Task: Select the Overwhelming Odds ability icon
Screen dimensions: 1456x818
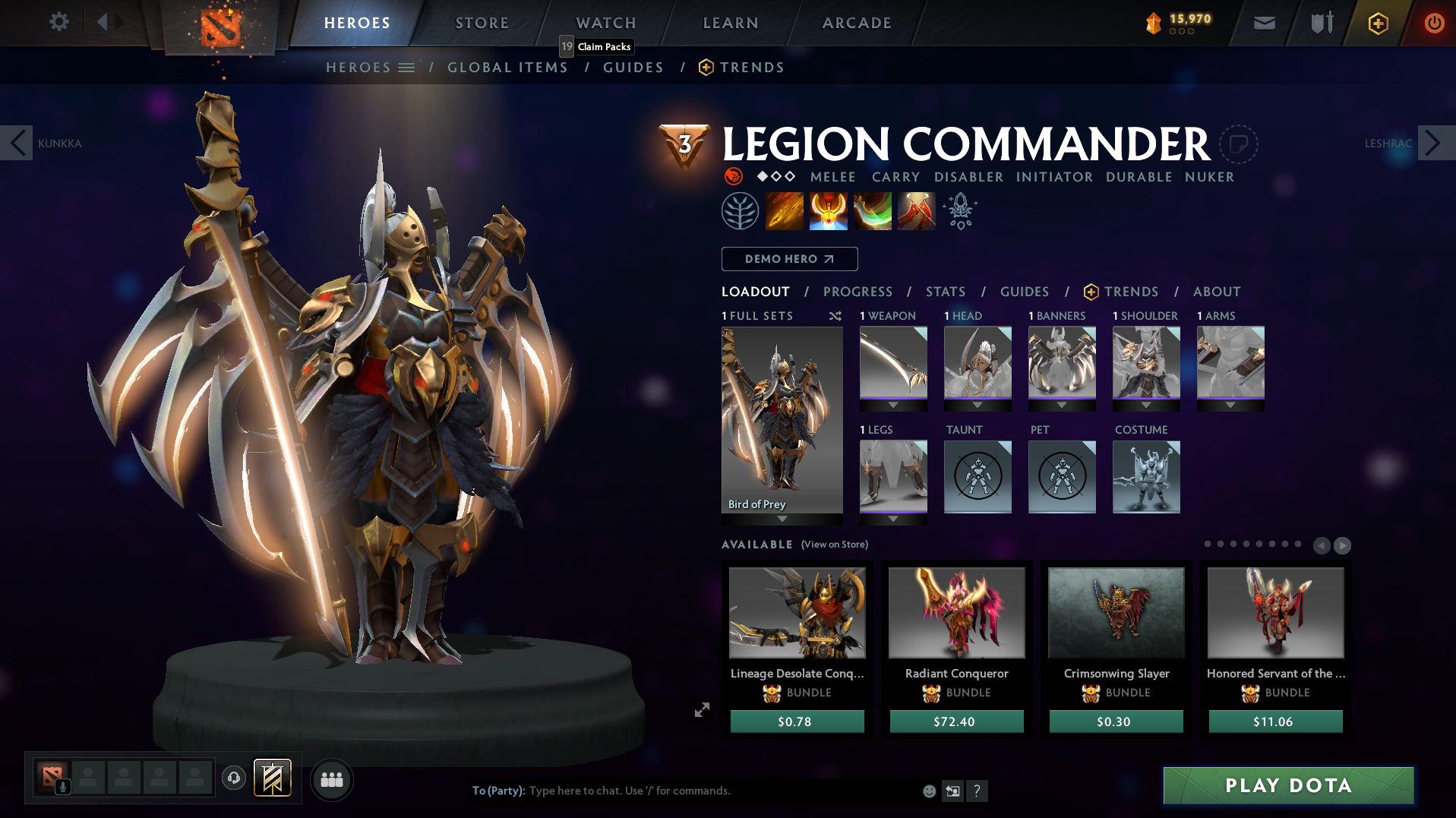Action: click(785, 210)
